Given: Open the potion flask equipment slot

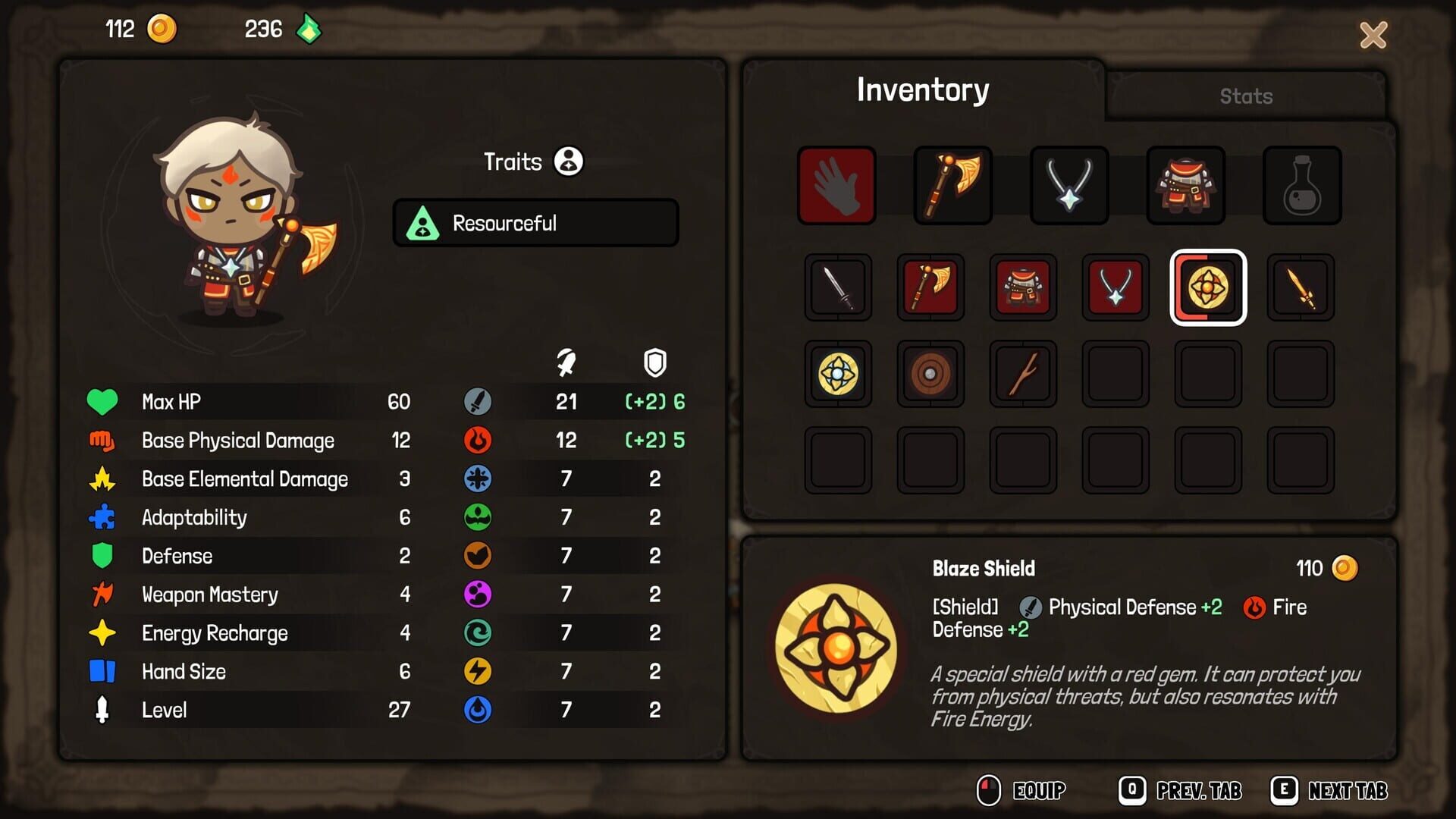Looking at the screenshot, I should [x=1302, y=185].
